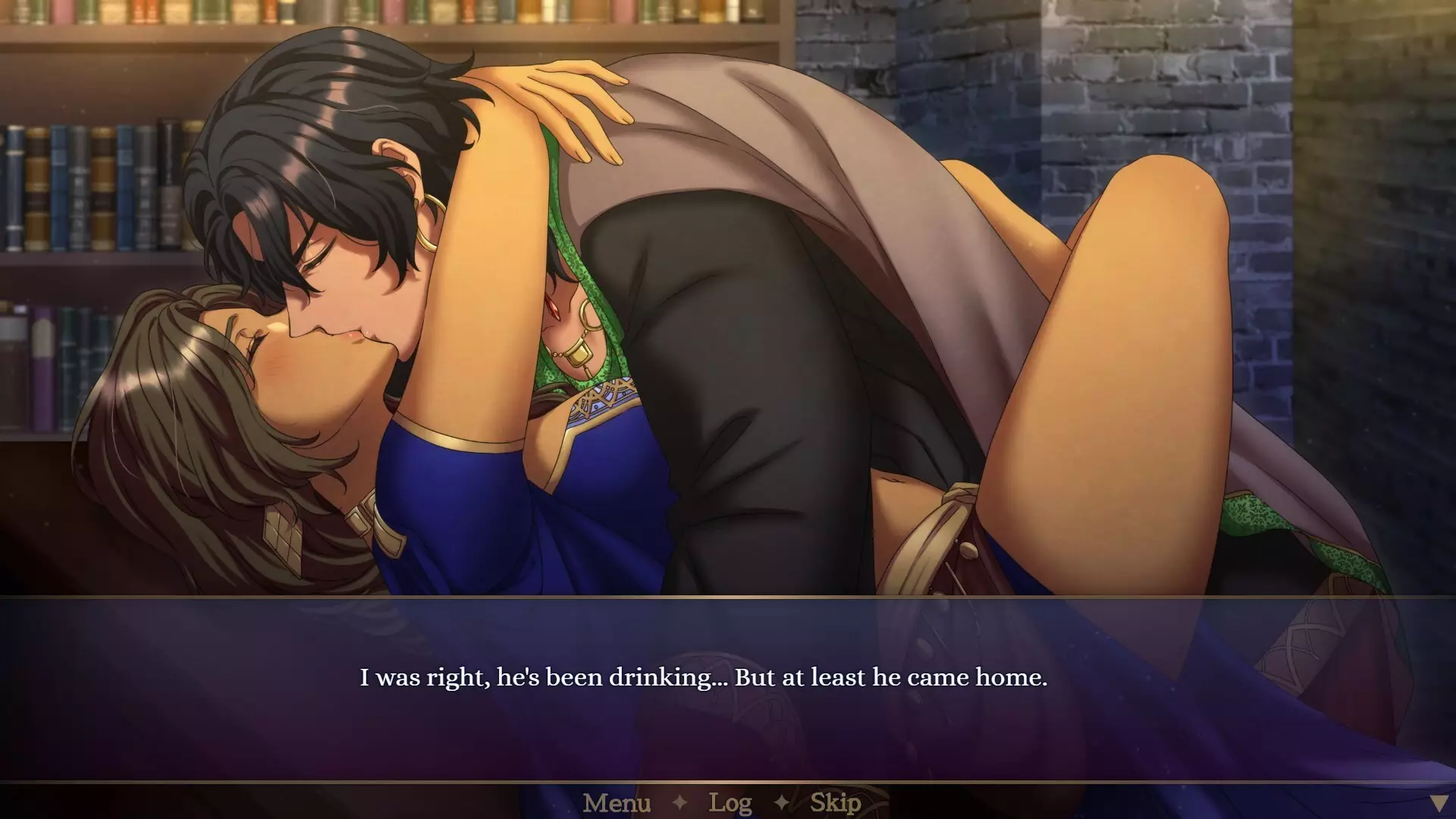Activate Skip to fast-forward dialogue
The width and height of the screenshot is (1456, 819).
835,802
